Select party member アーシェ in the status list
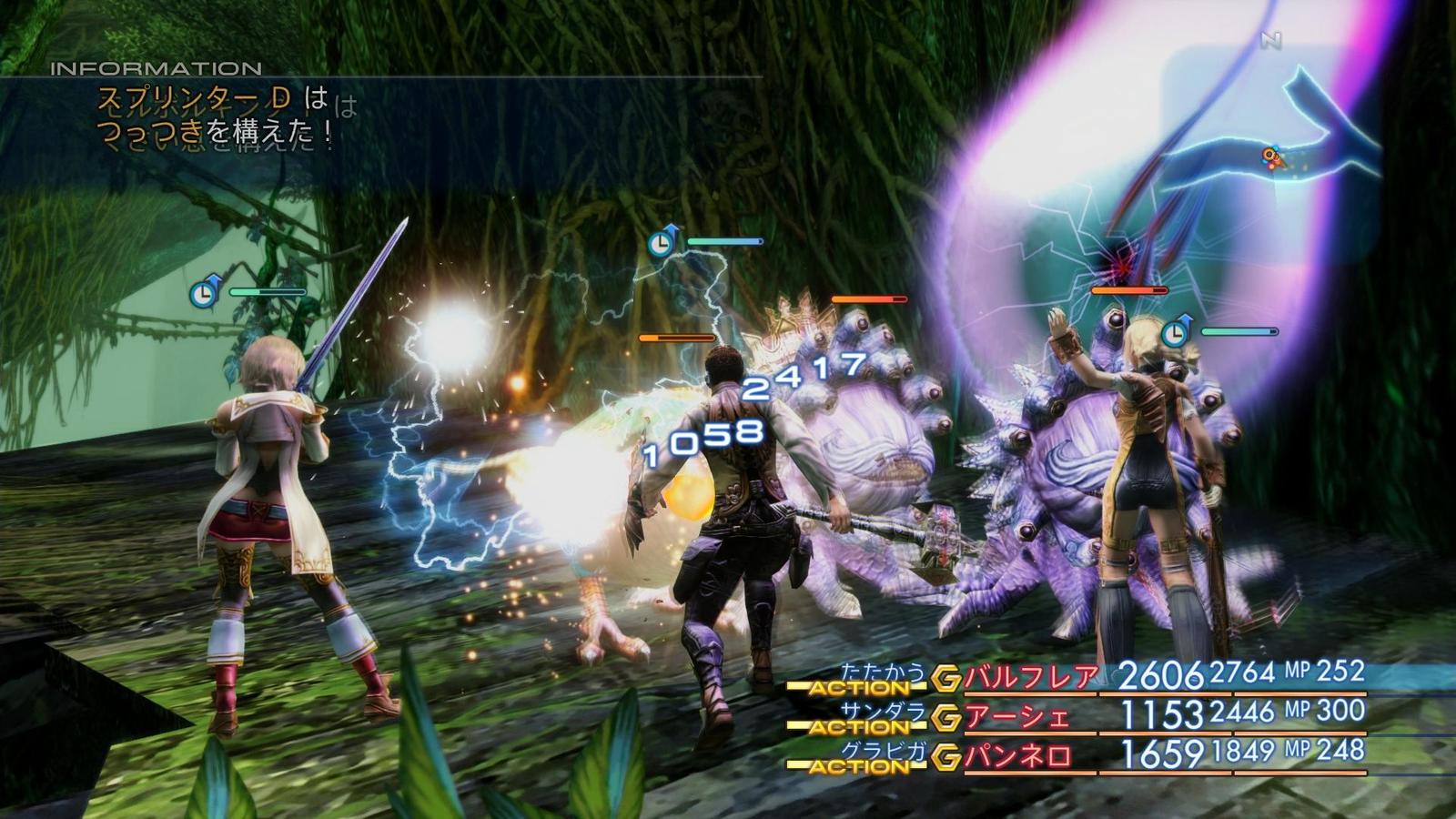This screenshot has height=819, width=1456. click(1017, 717)
